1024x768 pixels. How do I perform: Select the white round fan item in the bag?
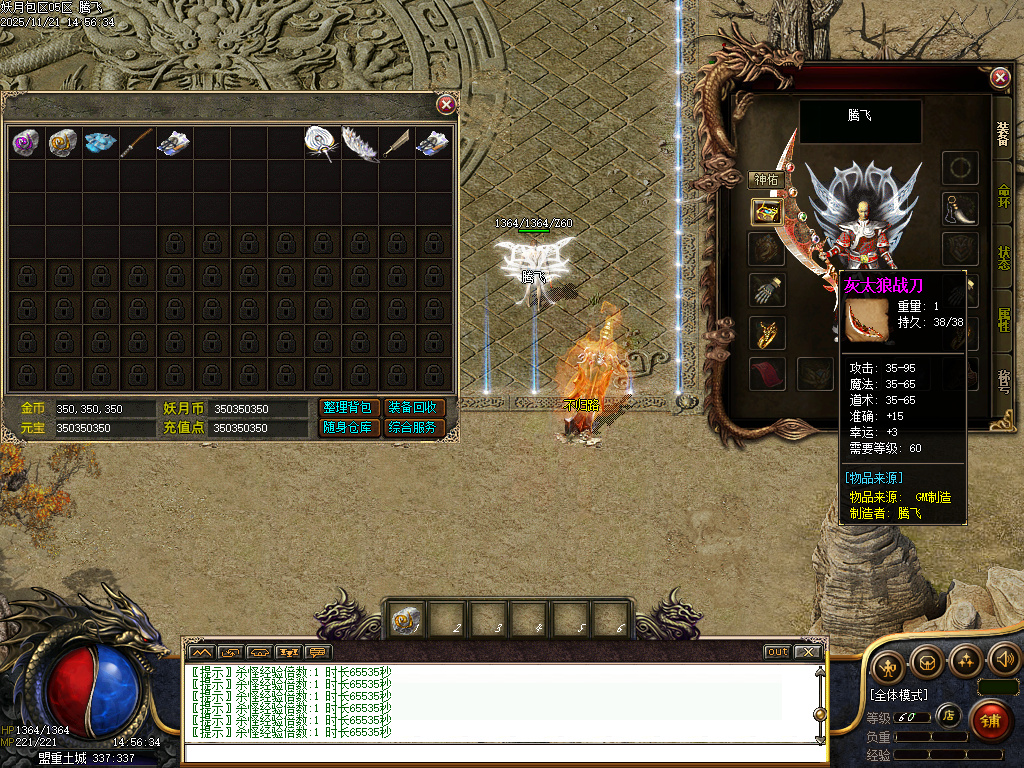tap(322, 143)
